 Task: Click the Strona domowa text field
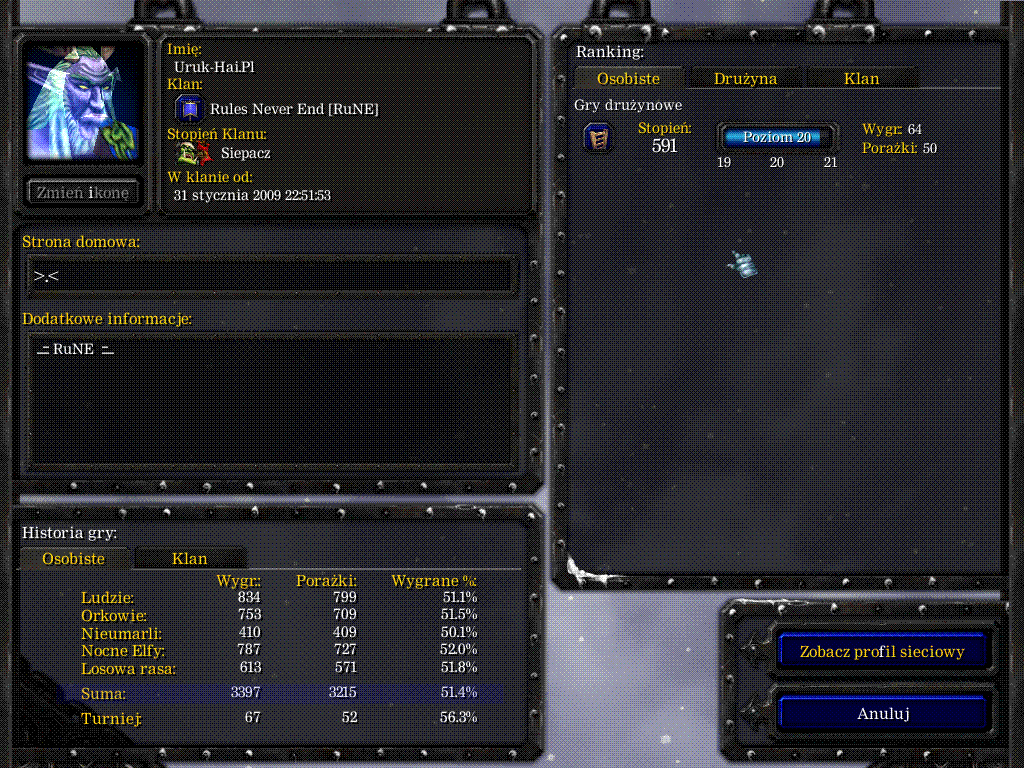point(271,276)
